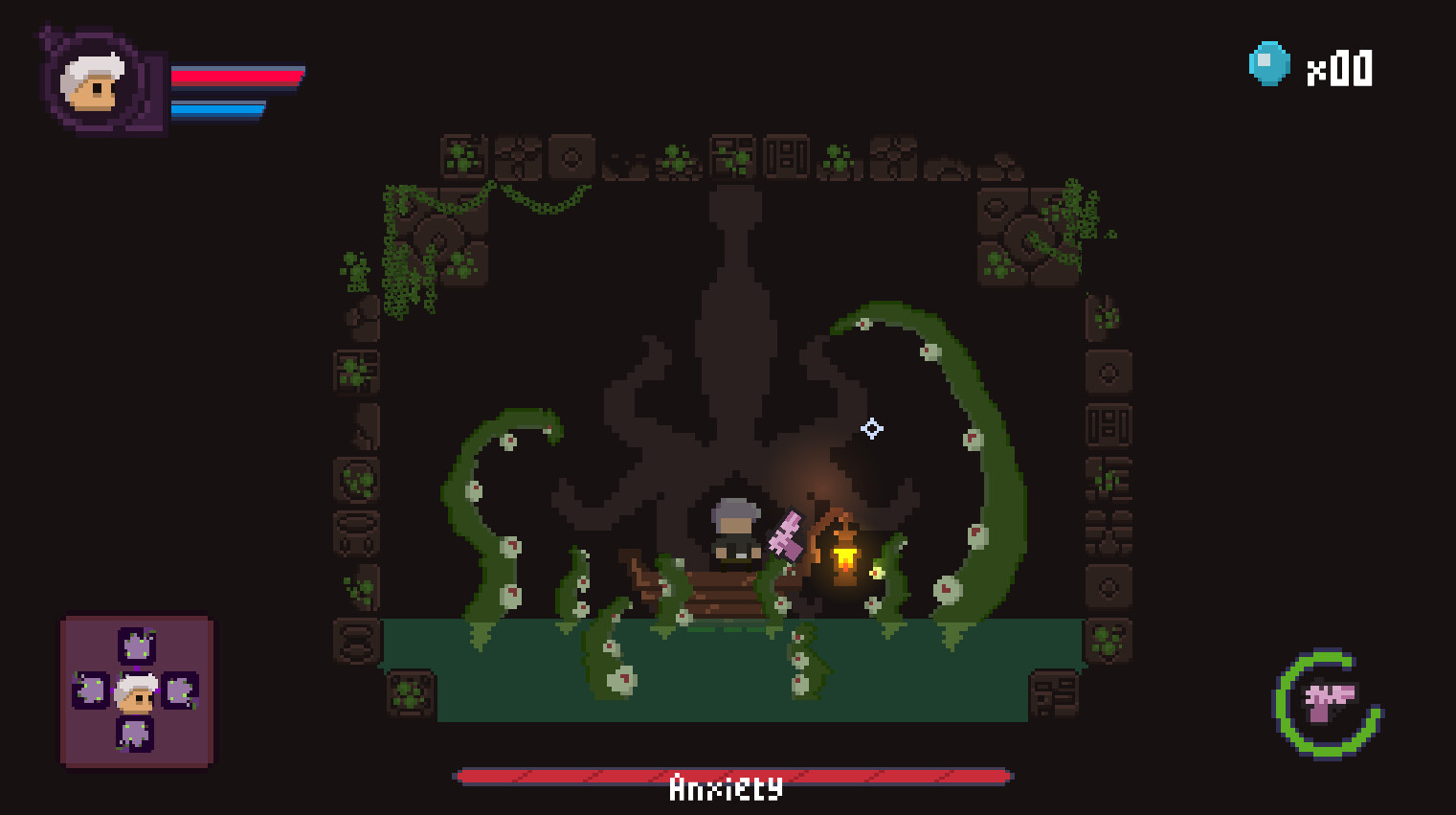Click the portrait inside the d-pad selector
Image resolution: width=1456 pixels, height=815 pixels.
tap(136, 691)
